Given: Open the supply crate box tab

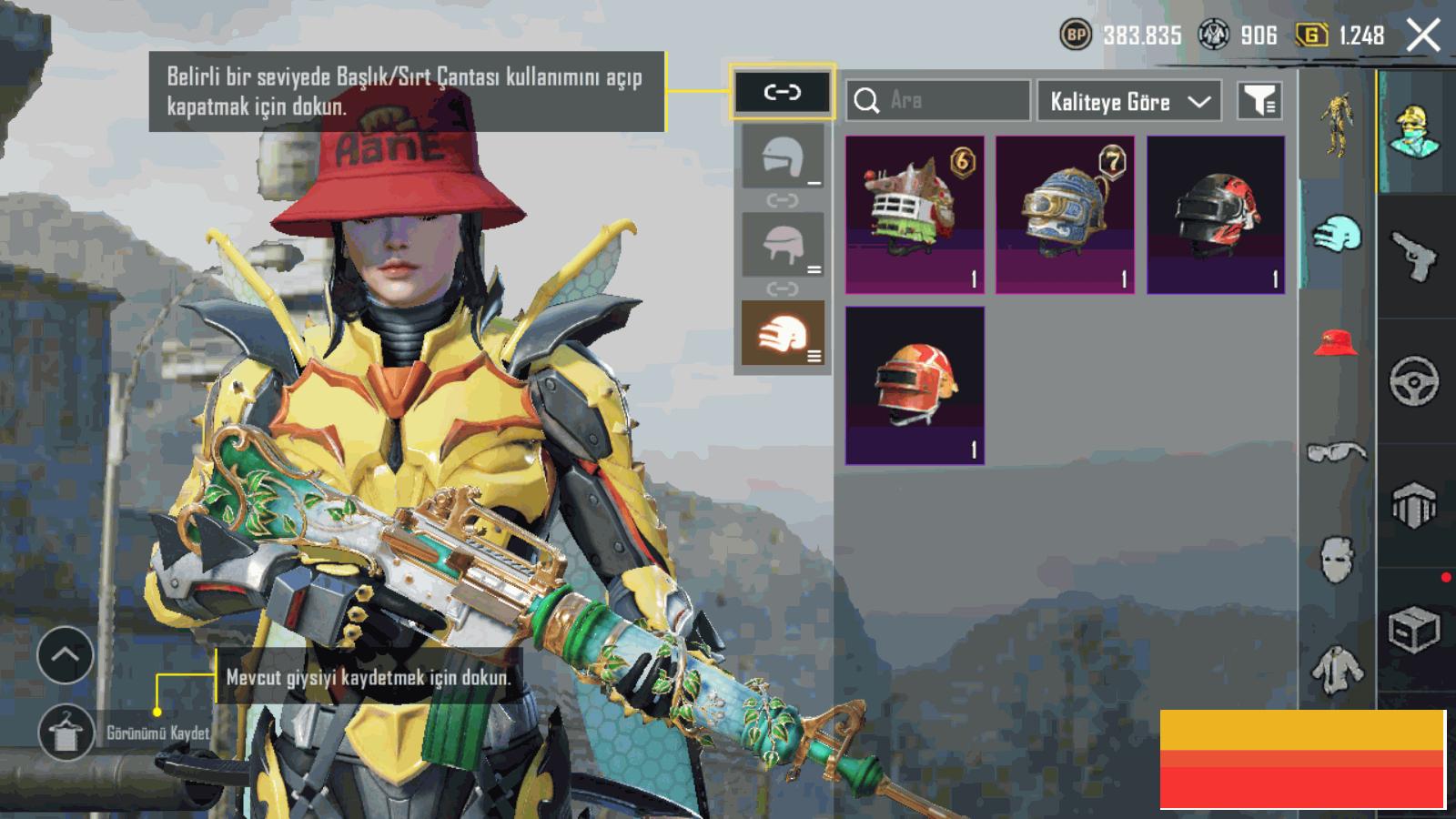Looking at the screenshot, I should tap(1415, 630).
